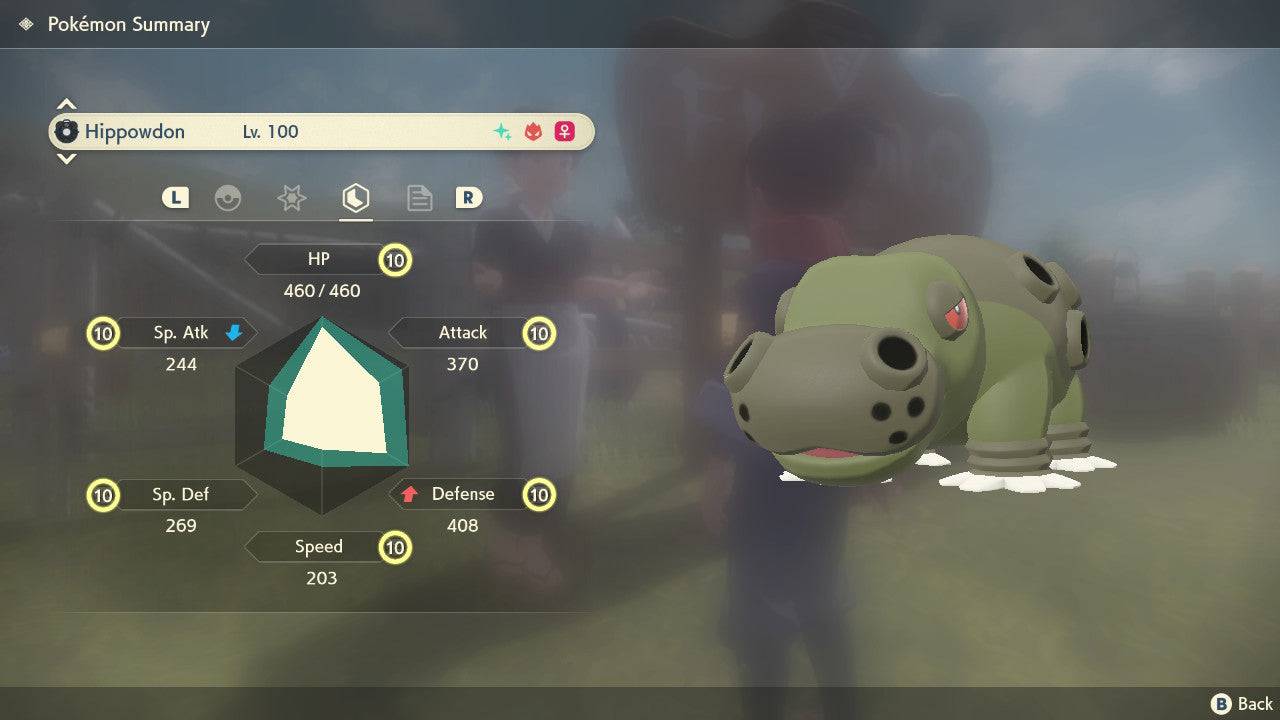
Task: Open the starburst-icon summary tab
Action: tap(291, 198)
